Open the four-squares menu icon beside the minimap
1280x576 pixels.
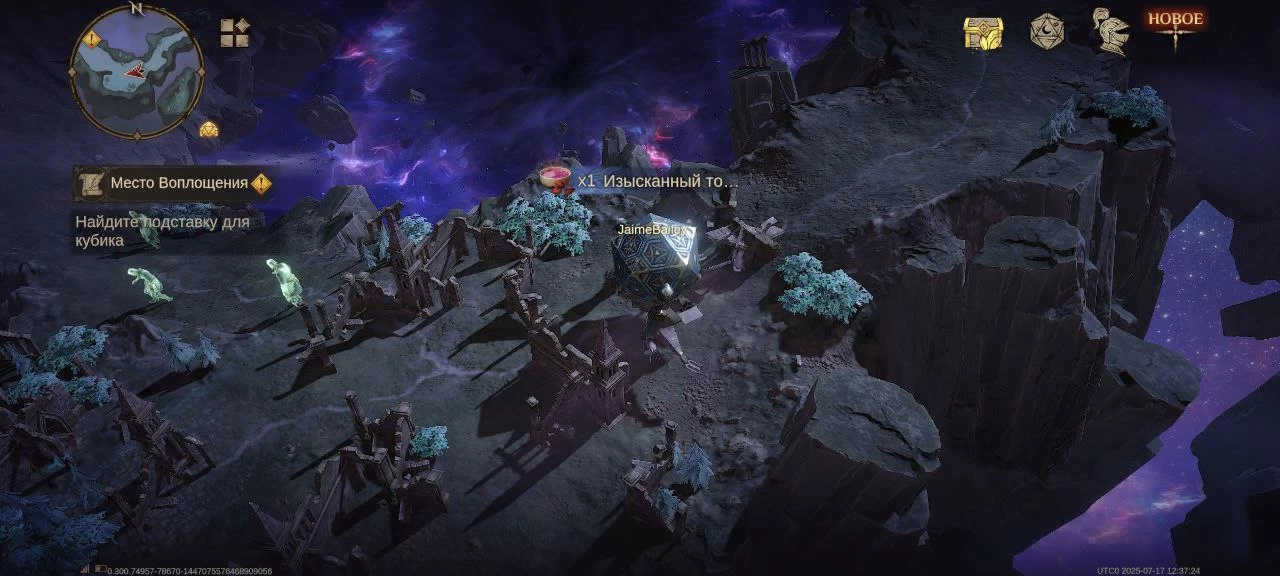[235, 33]
